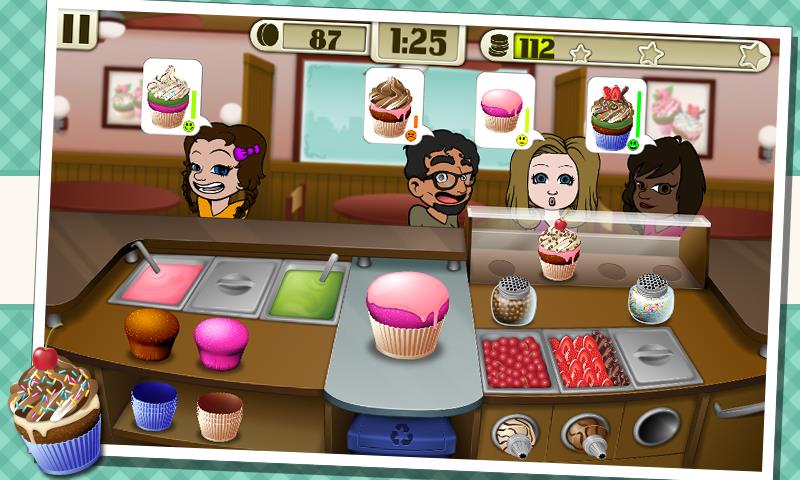Select the green frosting tray

tap(306, 287)
